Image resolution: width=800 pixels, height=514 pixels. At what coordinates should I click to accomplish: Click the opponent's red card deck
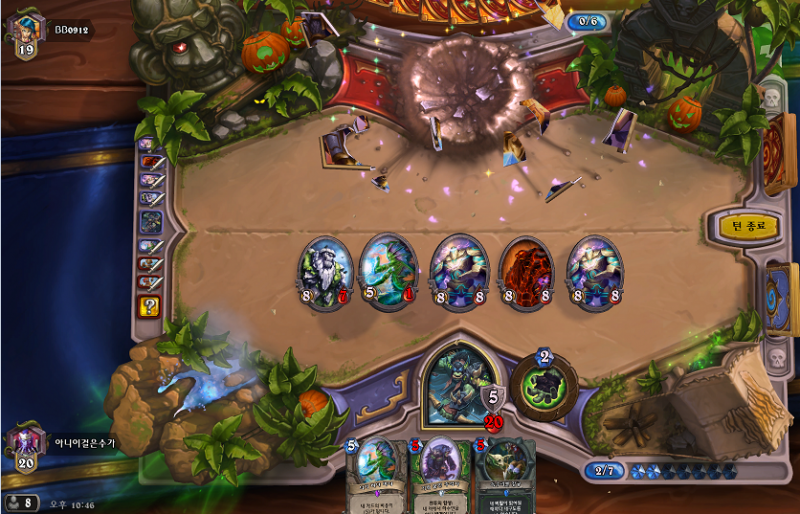pyautogui.click(x=779, y=154)
